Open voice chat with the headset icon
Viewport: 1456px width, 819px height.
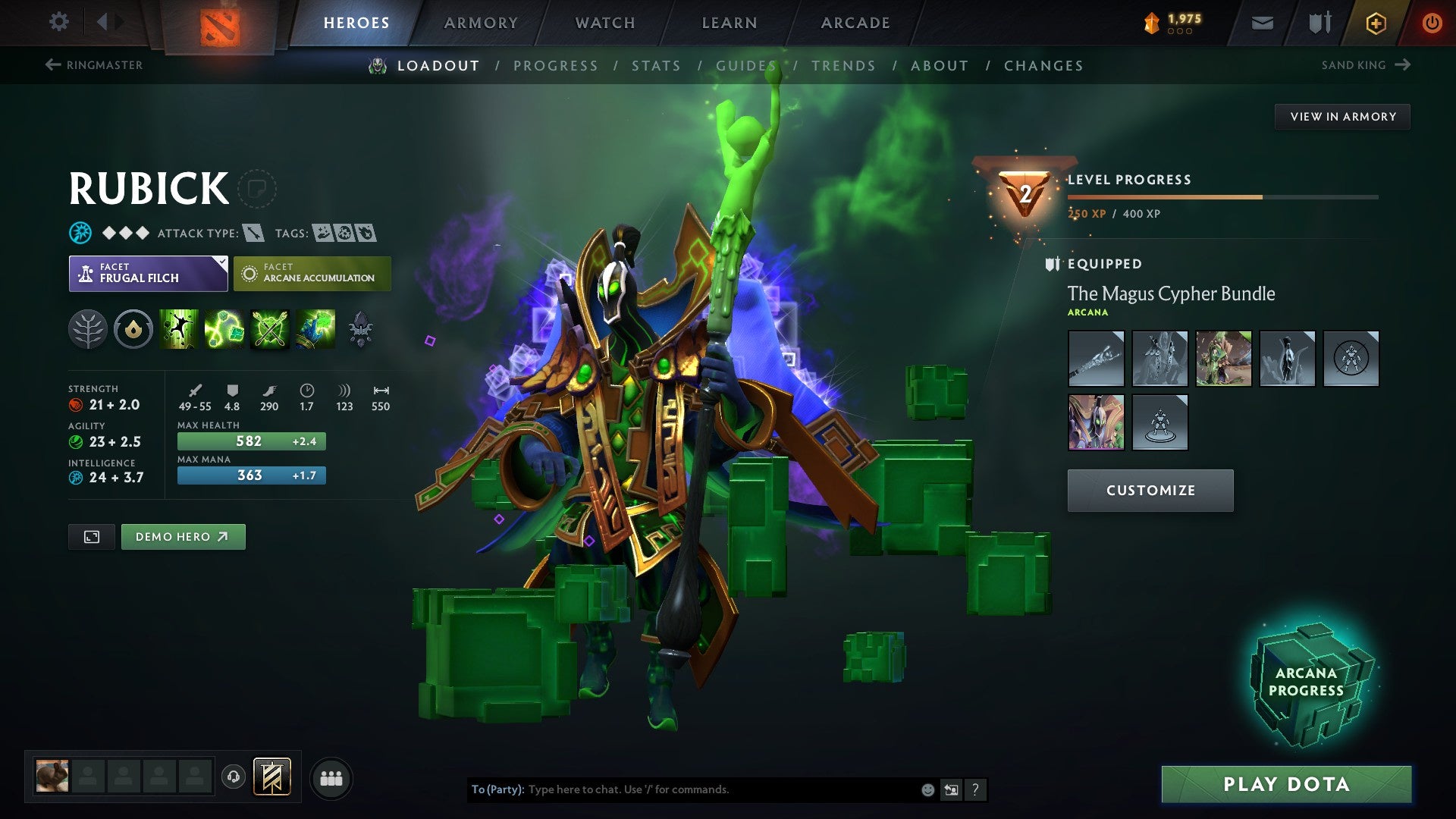click(234, 777)
